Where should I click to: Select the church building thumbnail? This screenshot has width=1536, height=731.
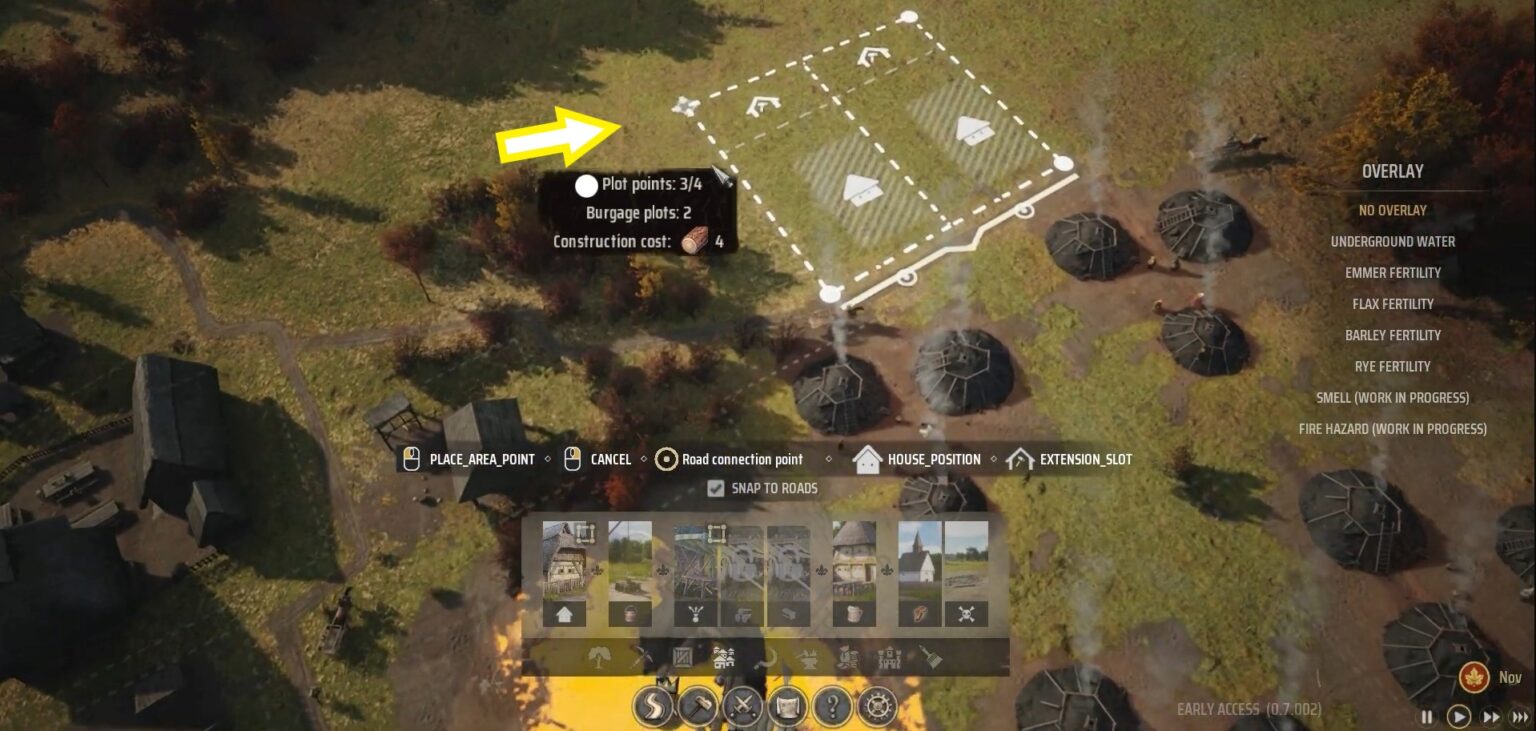tap(919, 560)
